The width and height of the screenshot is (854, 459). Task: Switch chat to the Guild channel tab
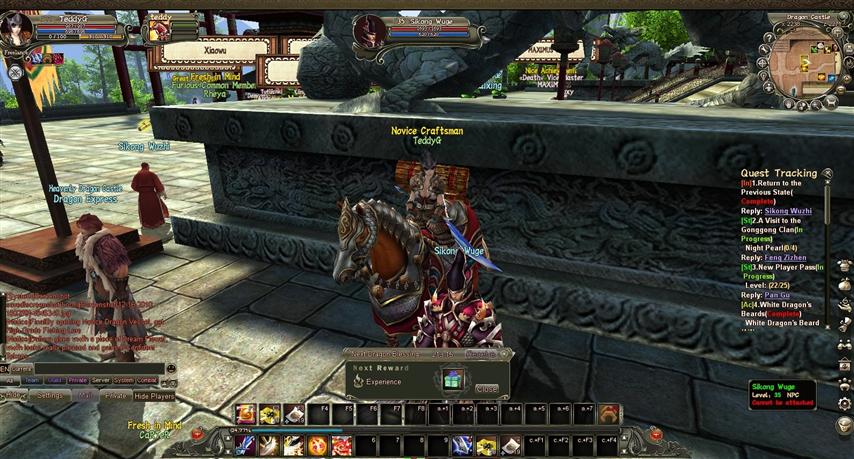coord(54,381)
